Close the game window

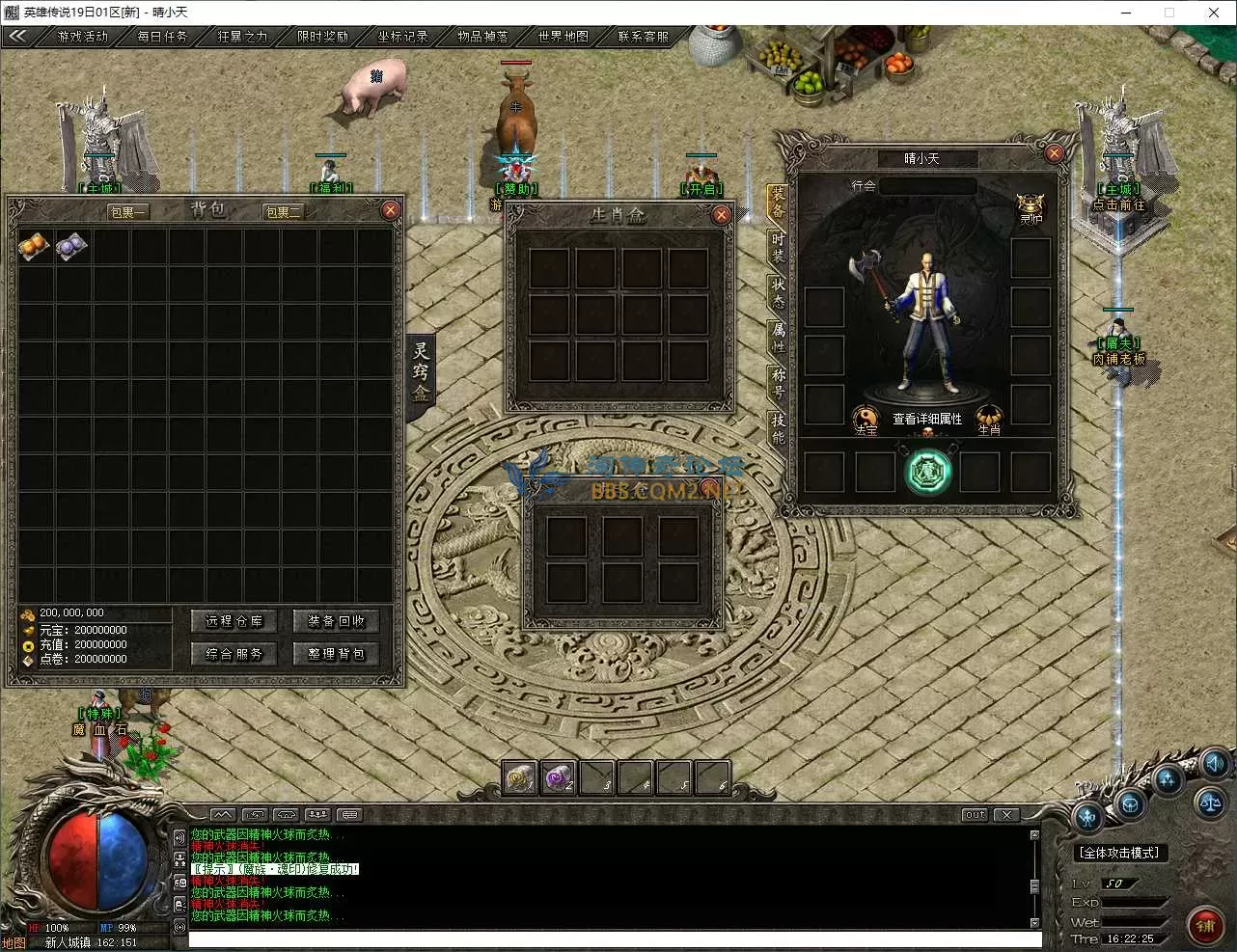click(x=1214, y=13)
